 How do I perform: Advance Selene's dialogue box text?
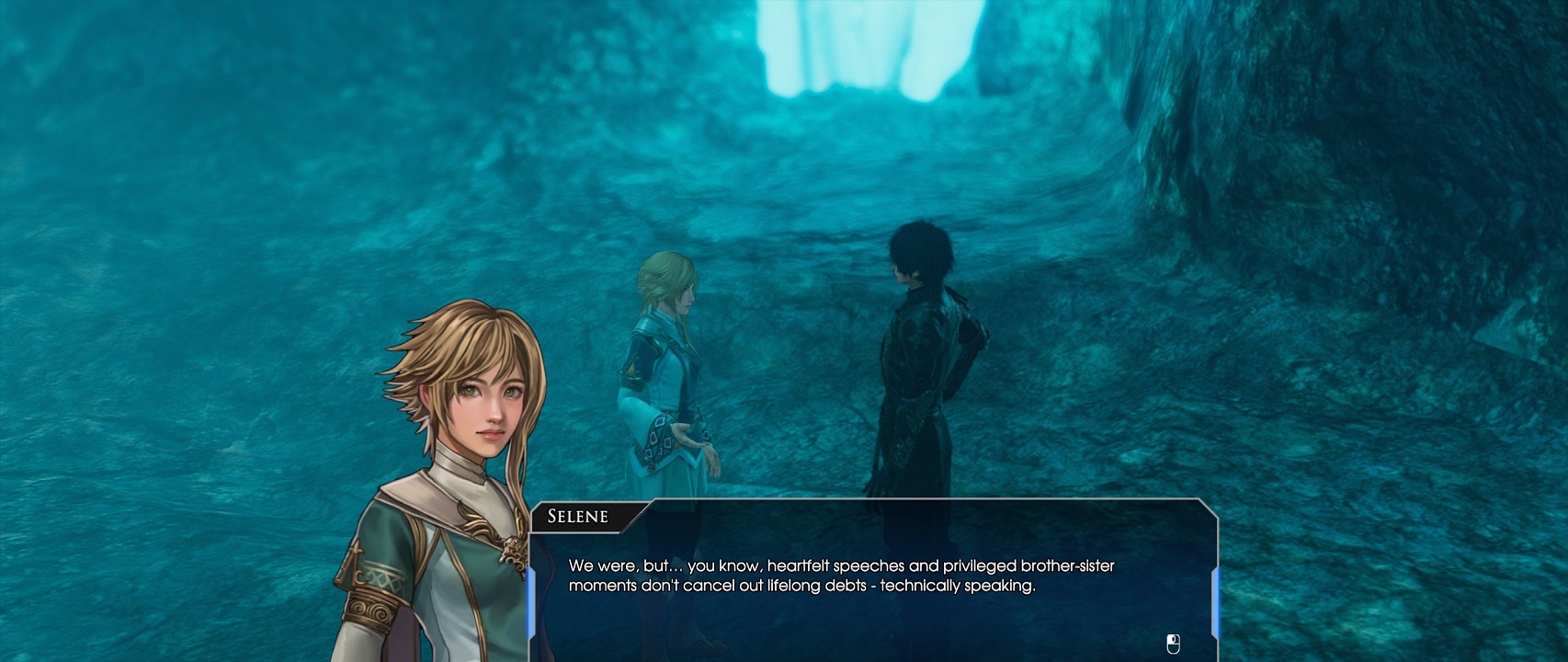pos(873,588)
